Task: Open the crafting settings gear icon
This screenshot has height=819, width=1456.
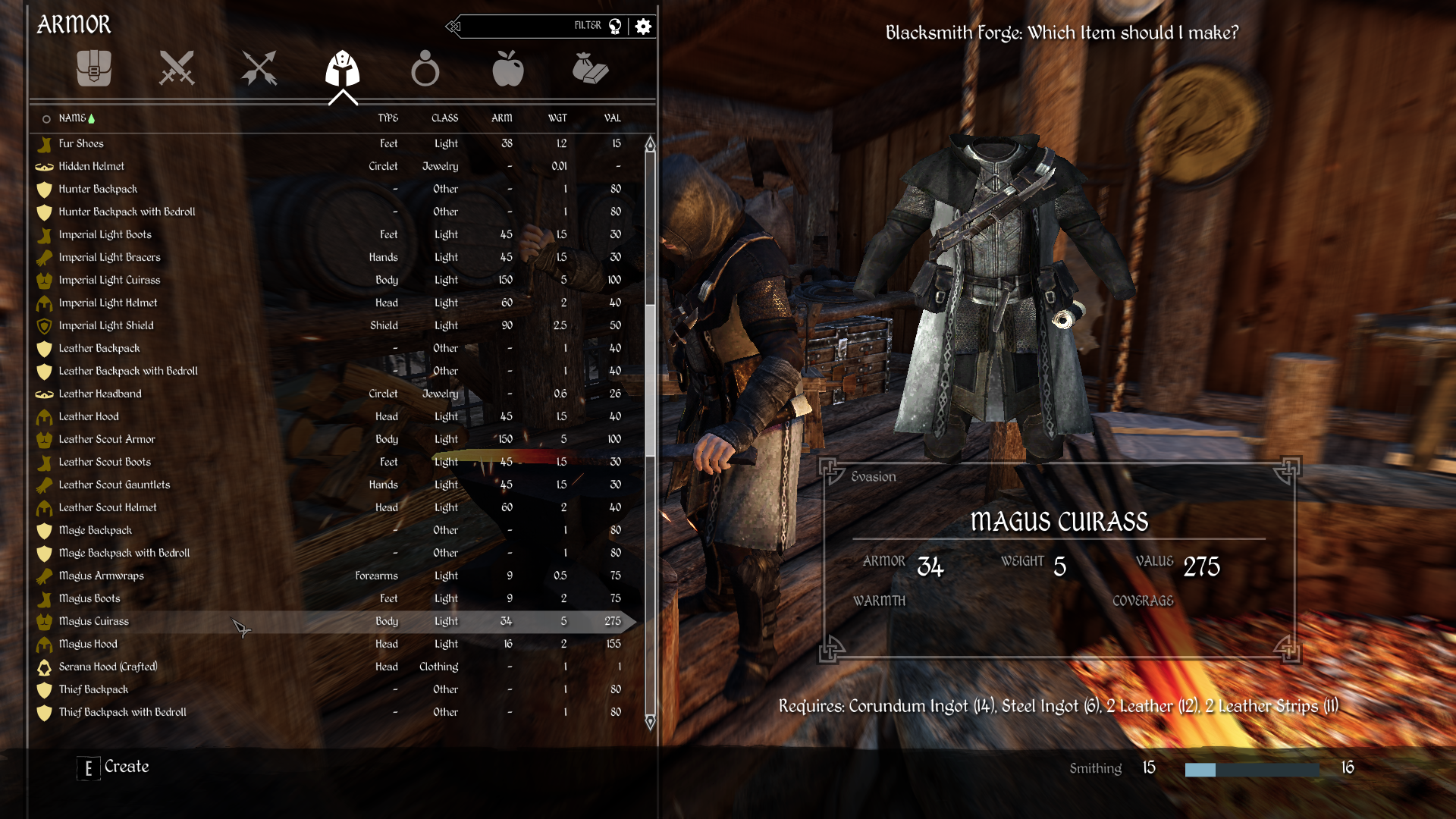Action: 643,26
